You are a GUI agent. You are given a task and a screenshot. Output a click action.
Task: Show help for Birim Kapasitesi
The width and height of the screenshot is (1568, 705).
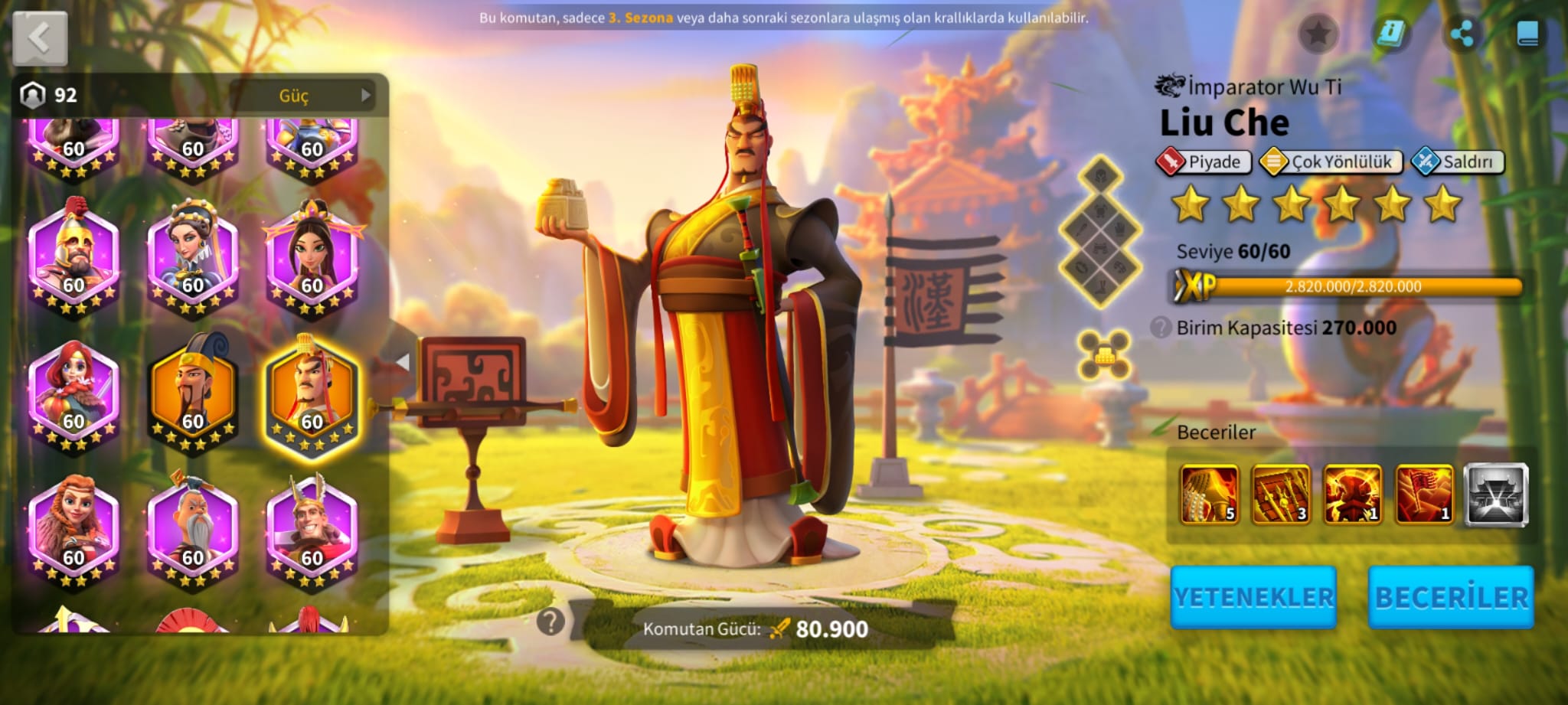coord(1161,328)
